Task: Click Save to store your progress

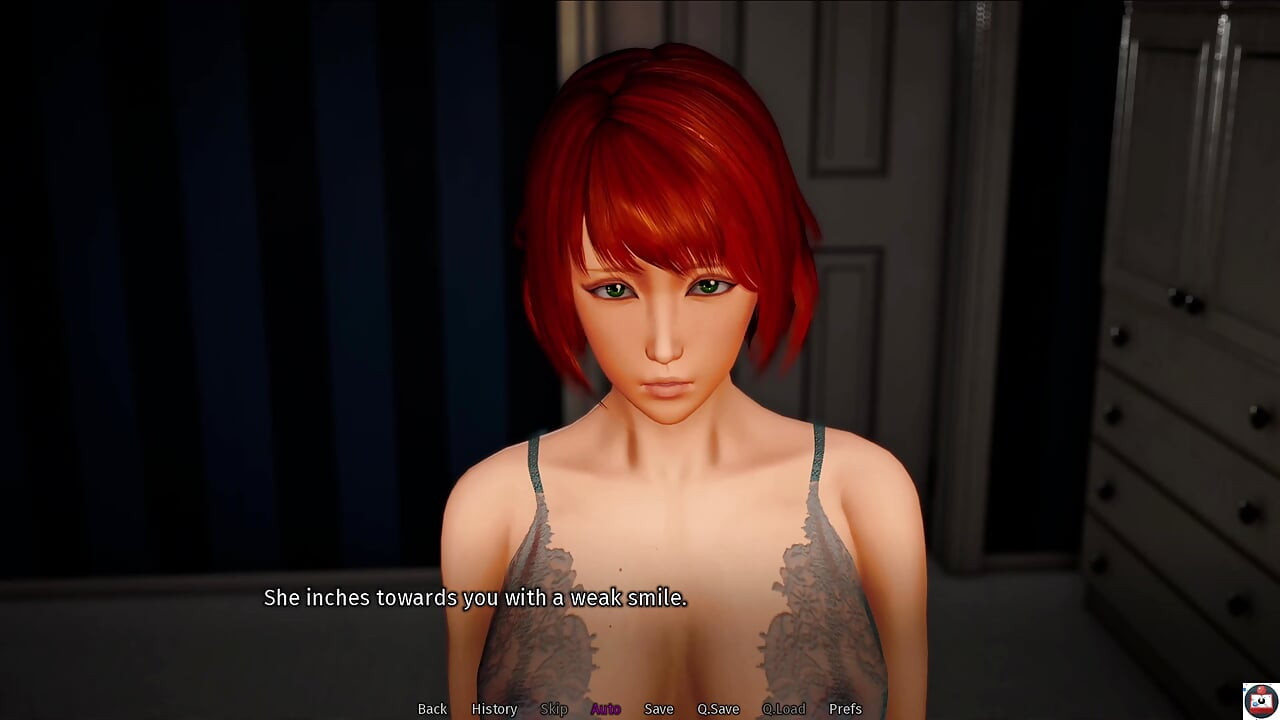Action: 659,709
